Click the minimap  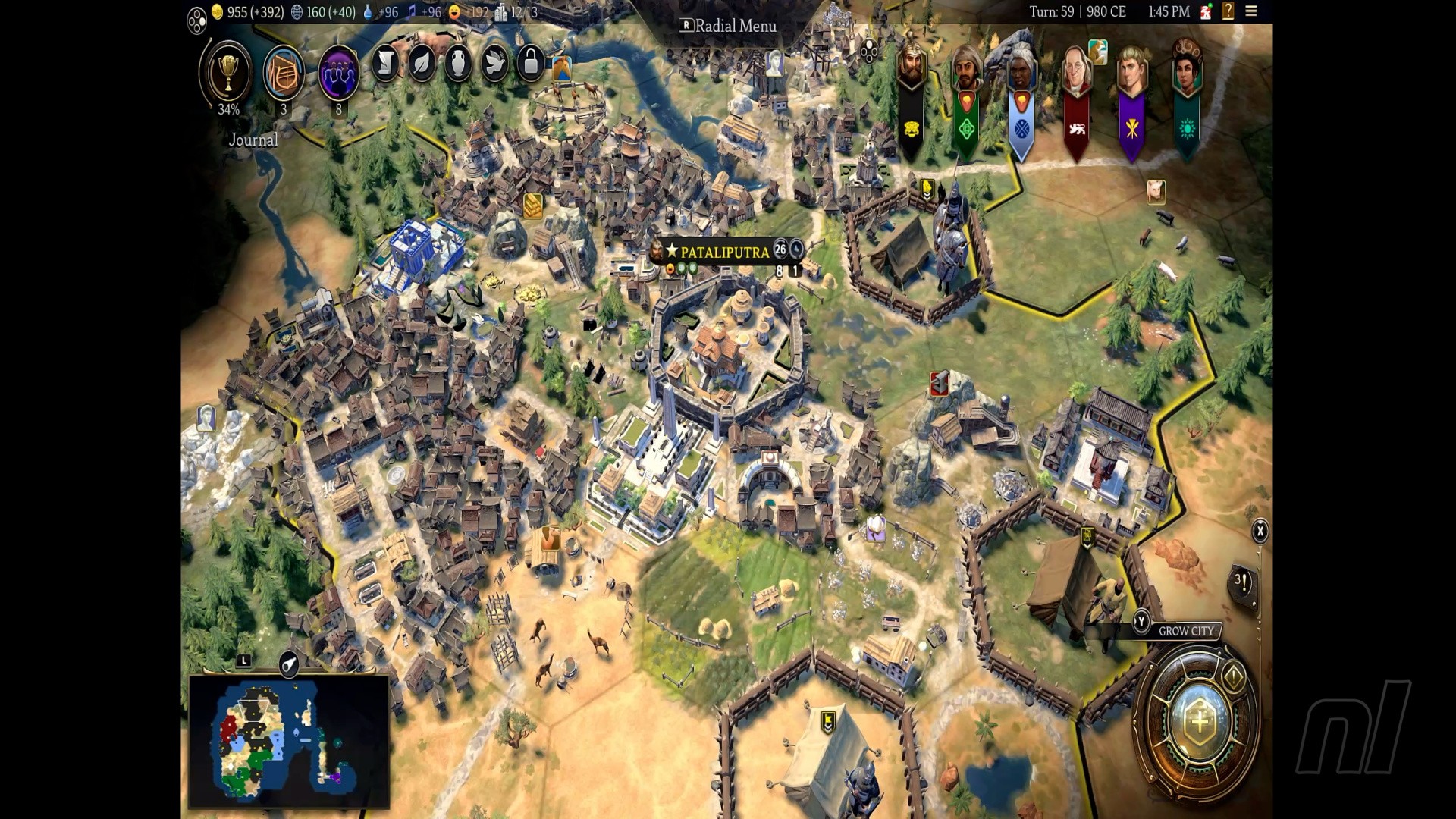coord(289,742)
